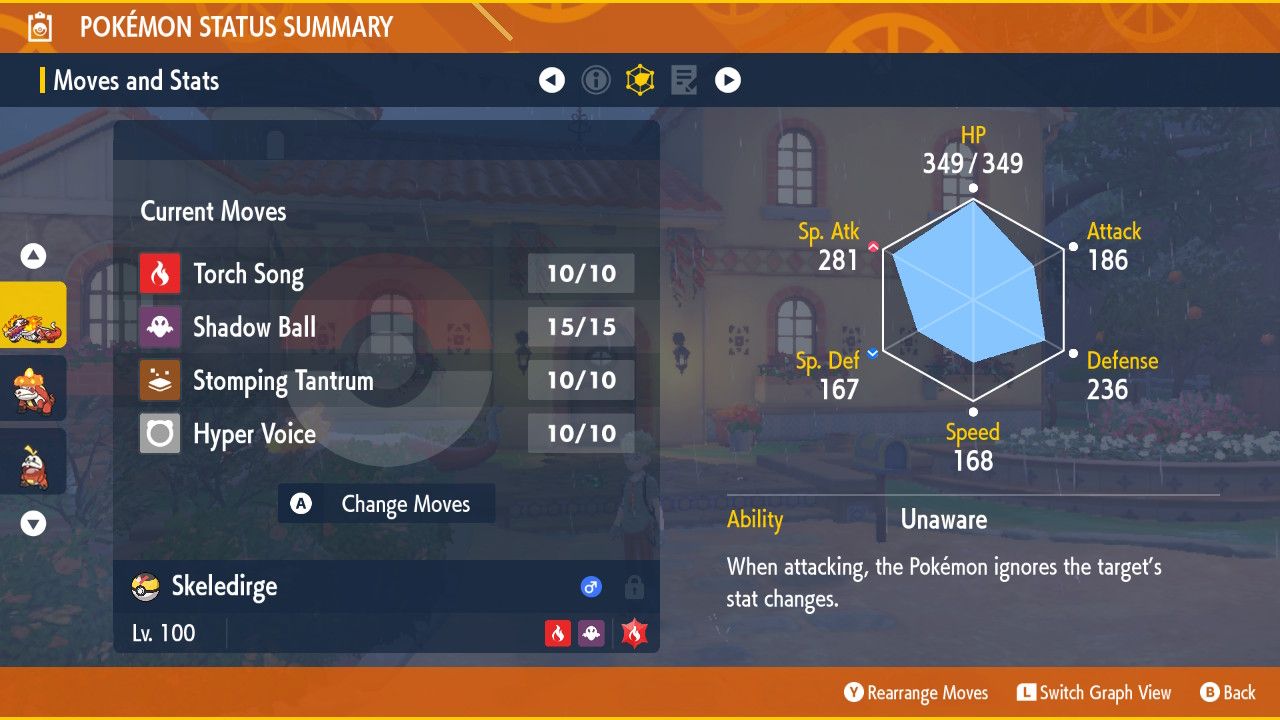Screen dimensions: 1280x720
Task: Select Skeledirge in the party sidebar
Action: [33, 315]
